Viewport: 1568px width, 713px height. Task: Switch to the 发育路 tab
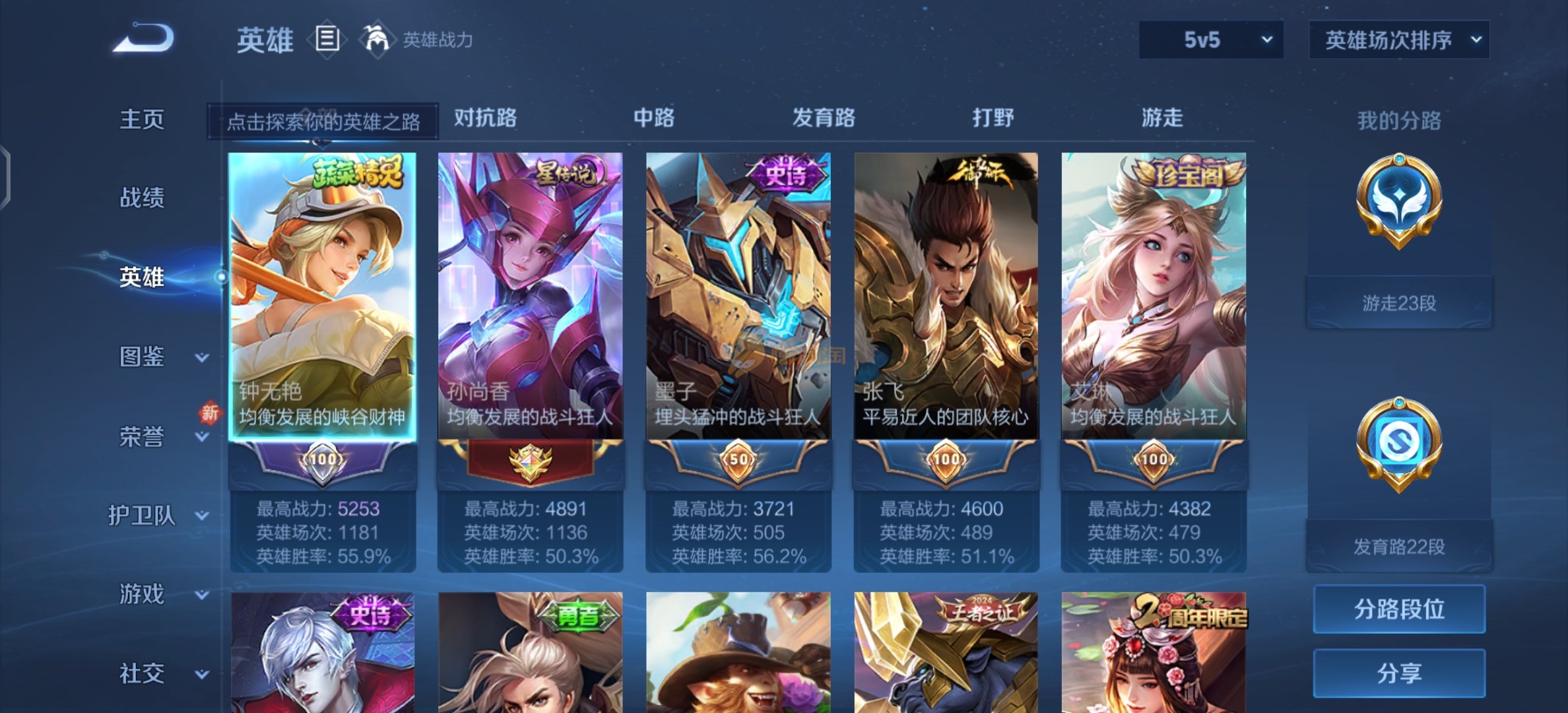[824, 118]
